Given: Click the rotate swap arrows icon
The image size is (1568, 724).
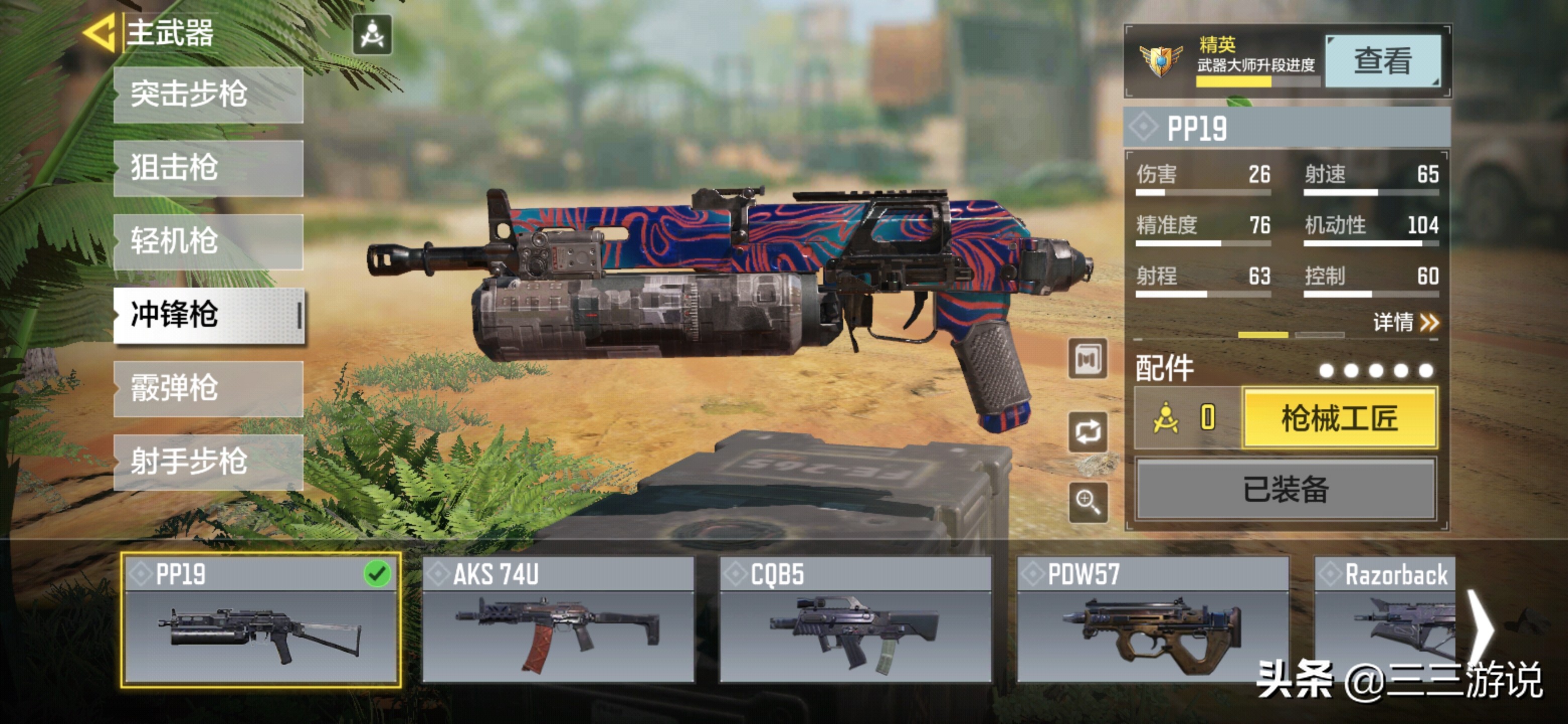Looking at the screenshot, I should point(1088,432).
